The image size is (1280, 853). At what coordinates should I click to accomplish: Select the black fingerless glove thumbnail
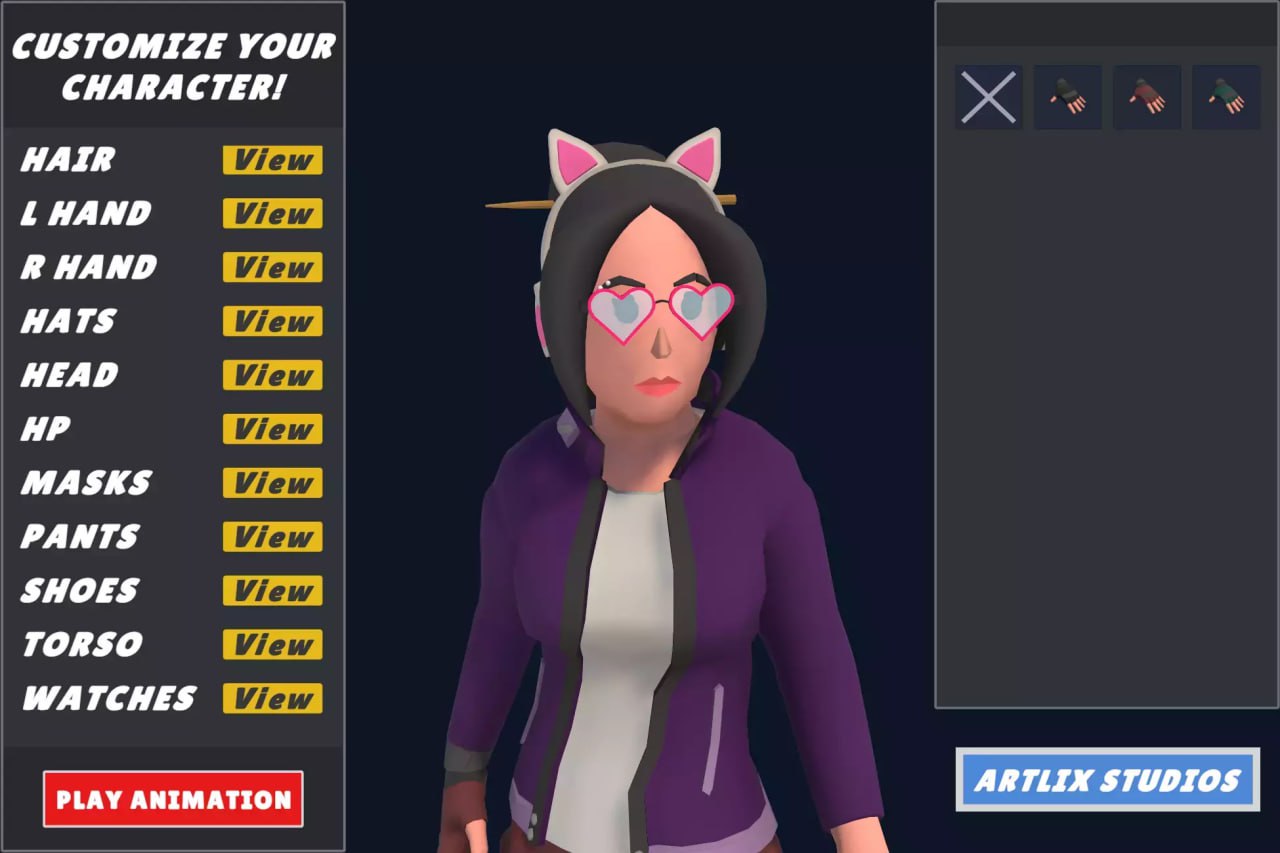[1067, 97]
